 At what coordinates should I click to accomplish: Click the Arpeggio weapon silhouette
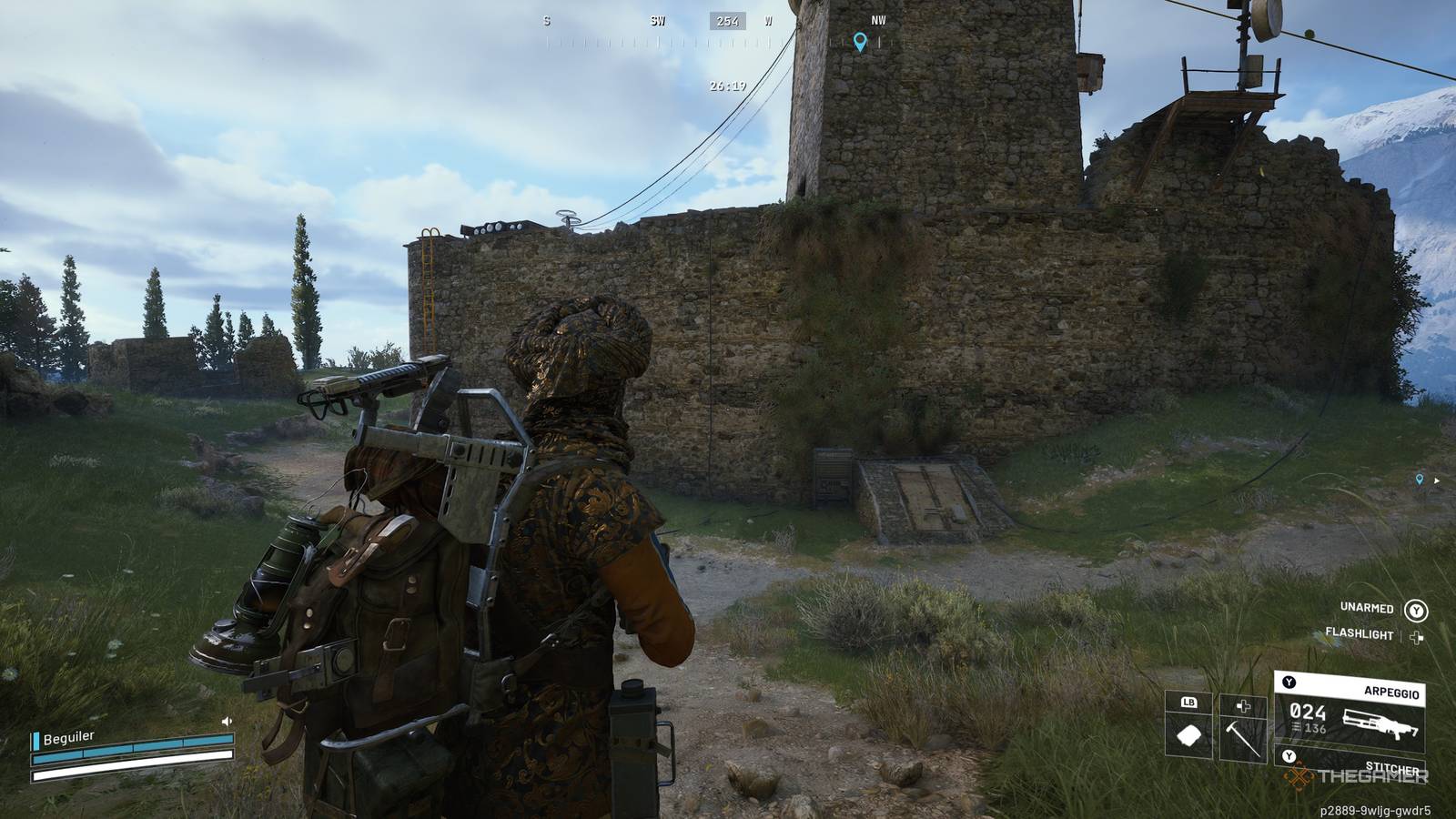(x=1380, y=723)
